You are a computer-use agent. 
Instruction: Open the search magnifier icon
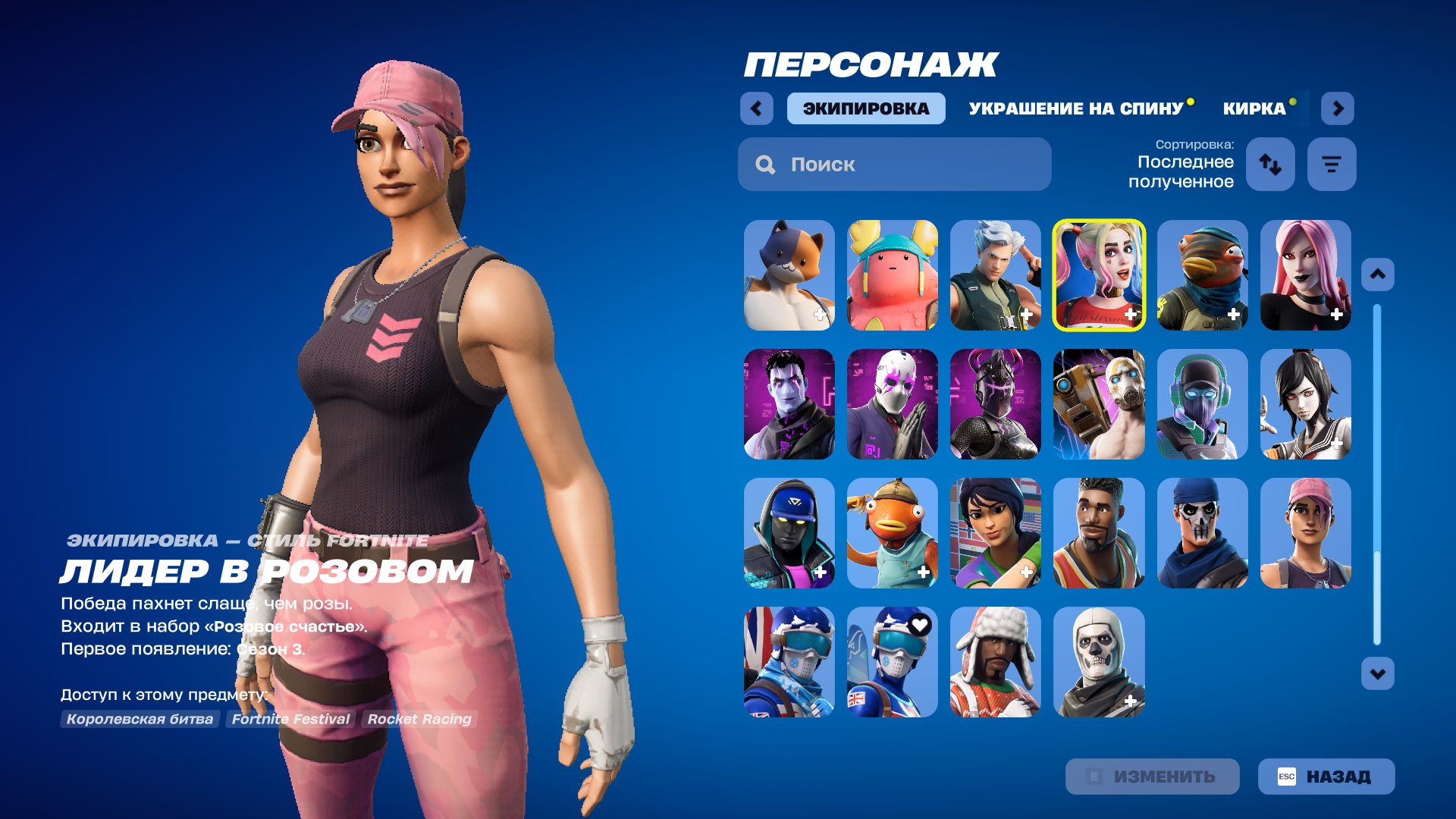765,164
